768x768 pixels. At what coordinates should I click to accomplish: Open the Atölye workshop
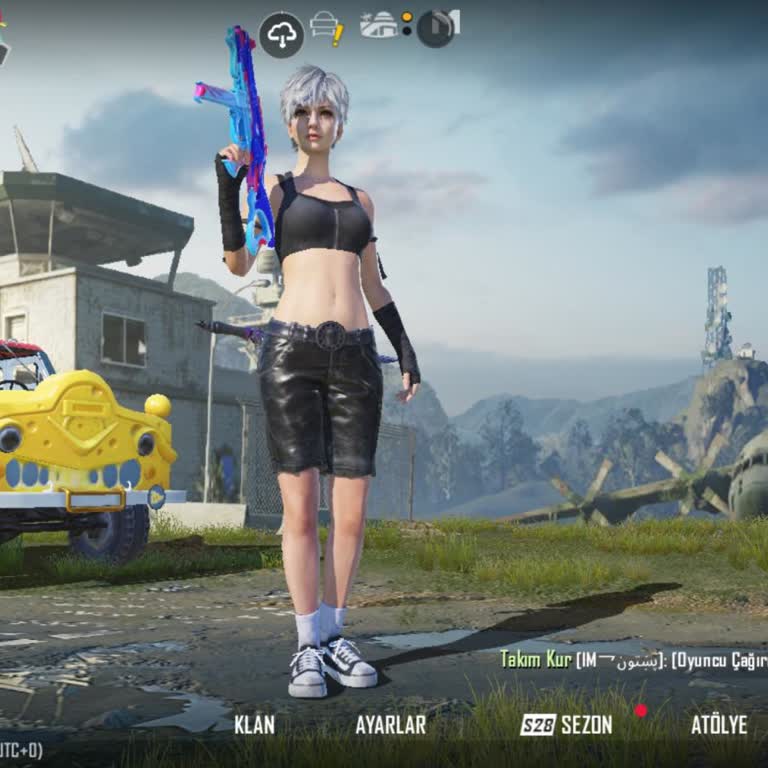point(718,725)
